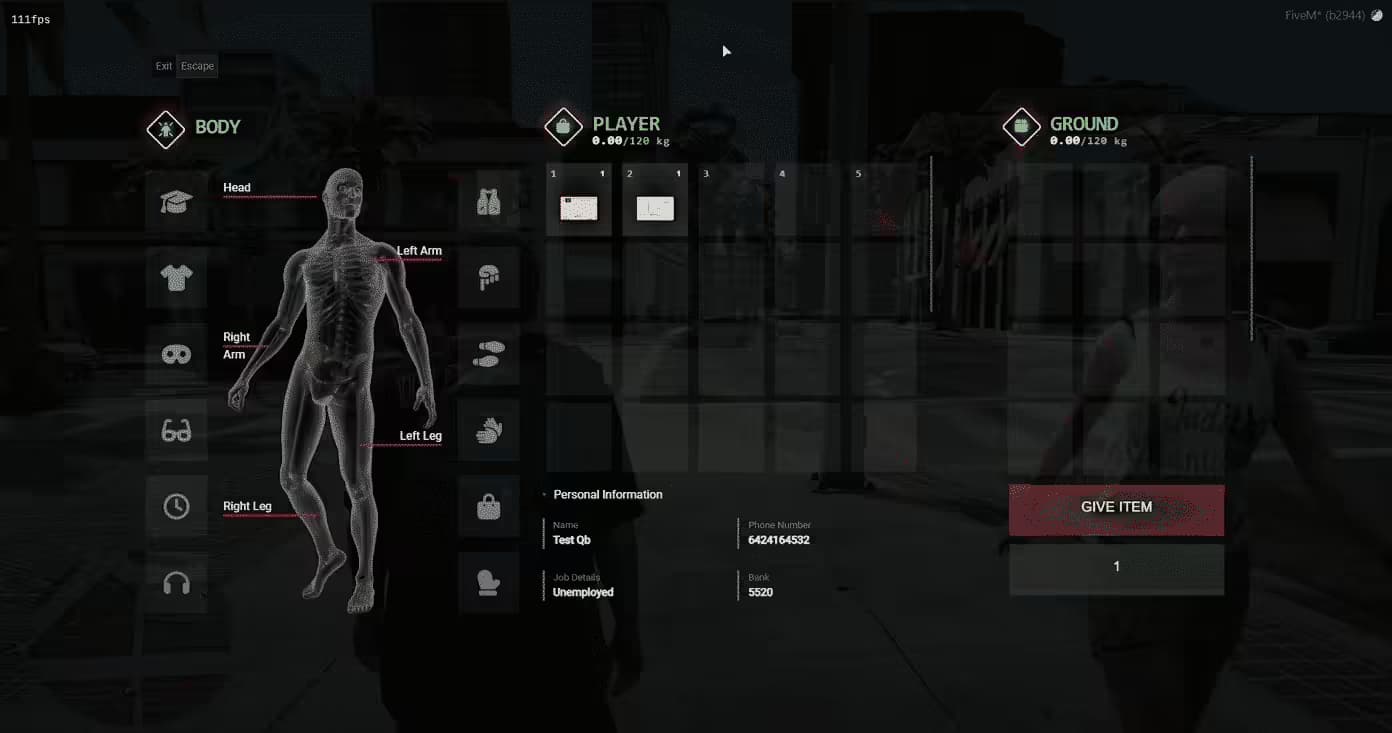Image resolution: width=1392 pixels, height=733 pixels.
Task: Select the Escape tab
Action: click(x=197, y=66)
